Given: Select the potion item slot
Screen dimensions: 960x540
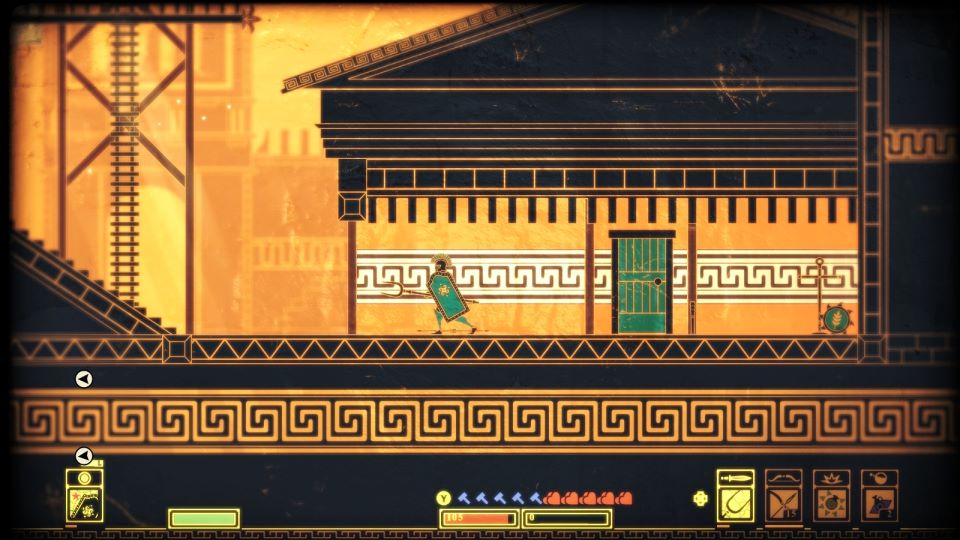Looking at the screenshot, I should [x=880, y=497].
